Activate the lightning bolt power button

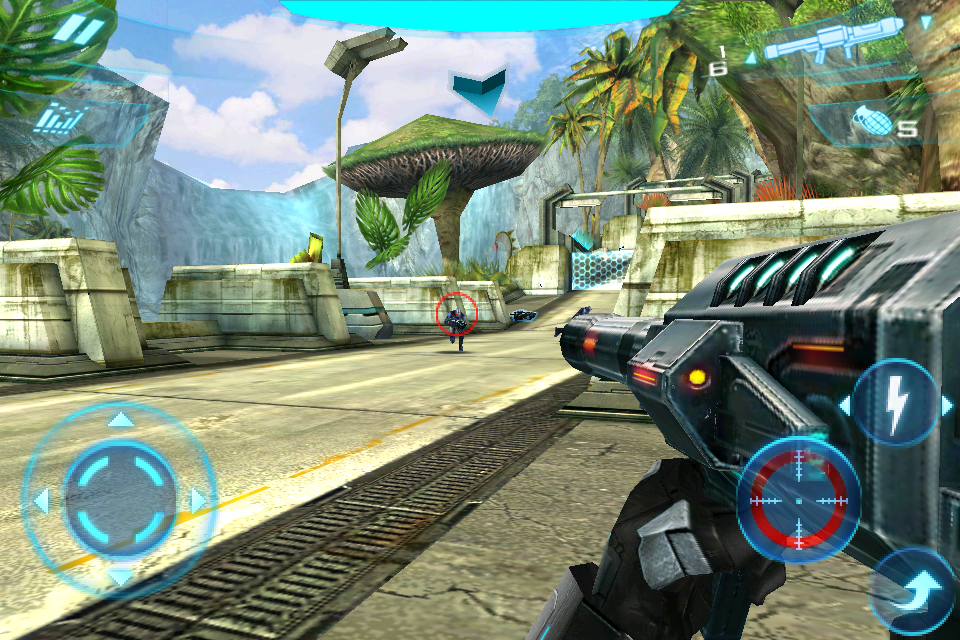(896, 403)
